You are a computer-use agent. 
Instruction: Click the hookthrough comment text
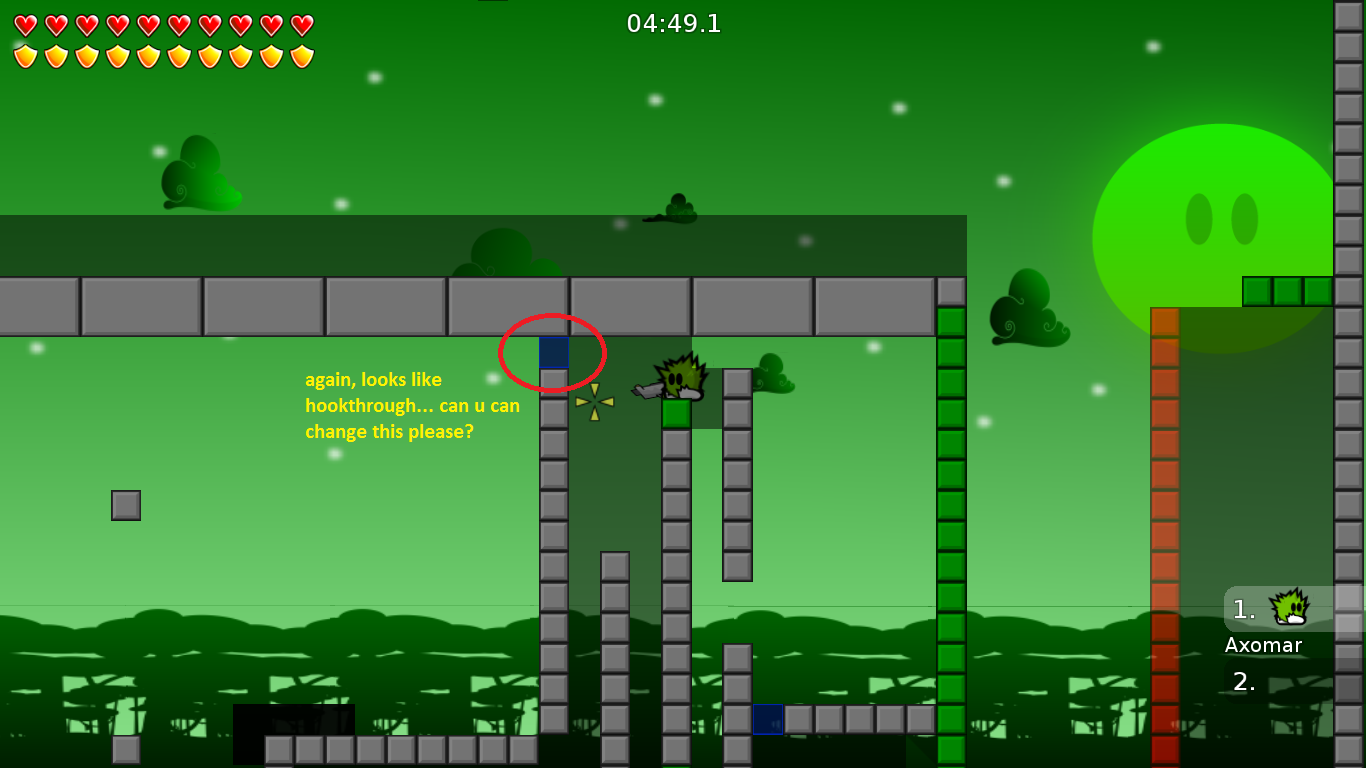tap(412, 405)
